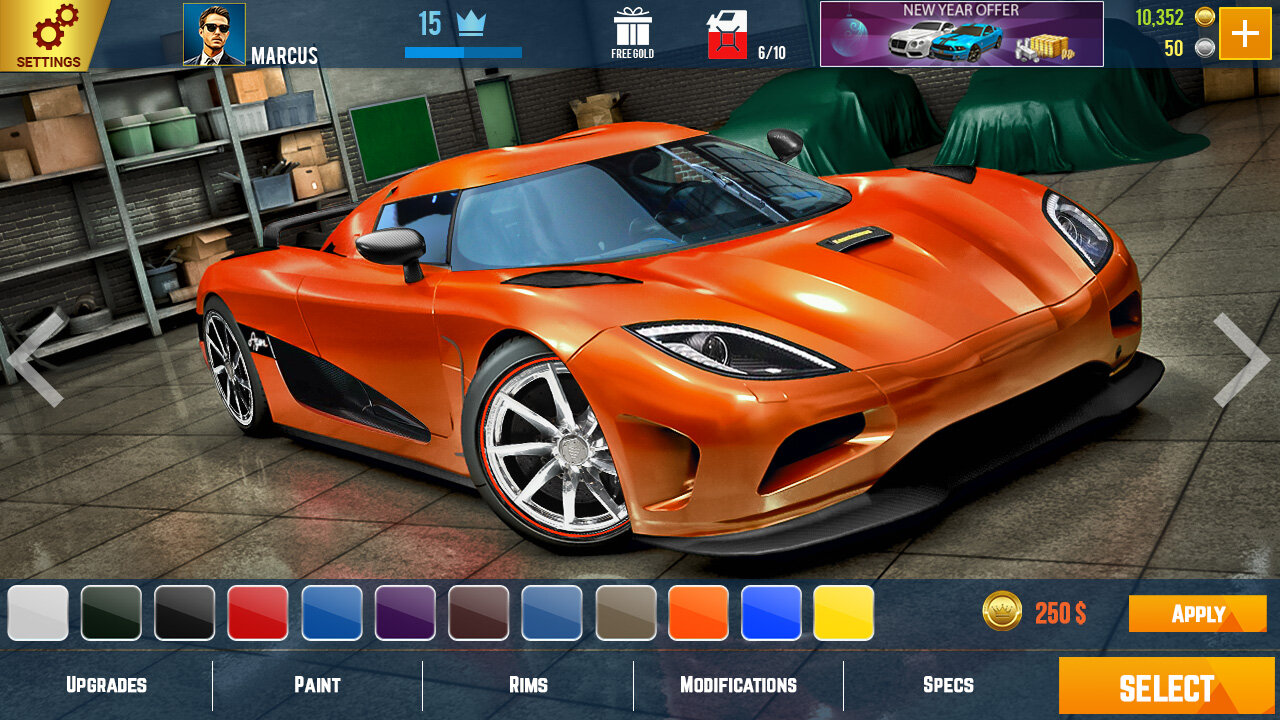Select this car with the Select button

point(1166,687)
